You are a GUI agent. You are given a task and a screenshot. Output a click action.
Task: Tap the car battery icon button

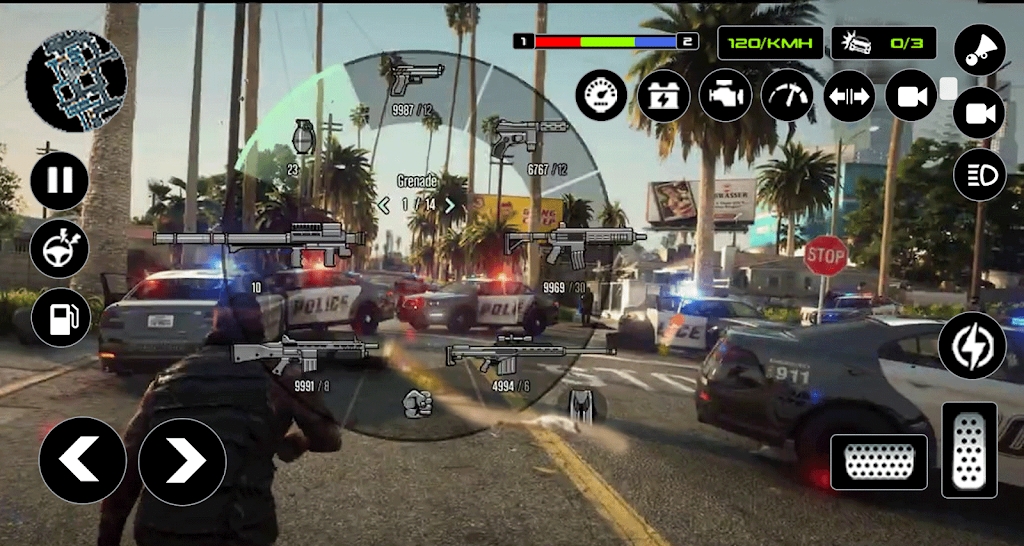click(663, 96)
